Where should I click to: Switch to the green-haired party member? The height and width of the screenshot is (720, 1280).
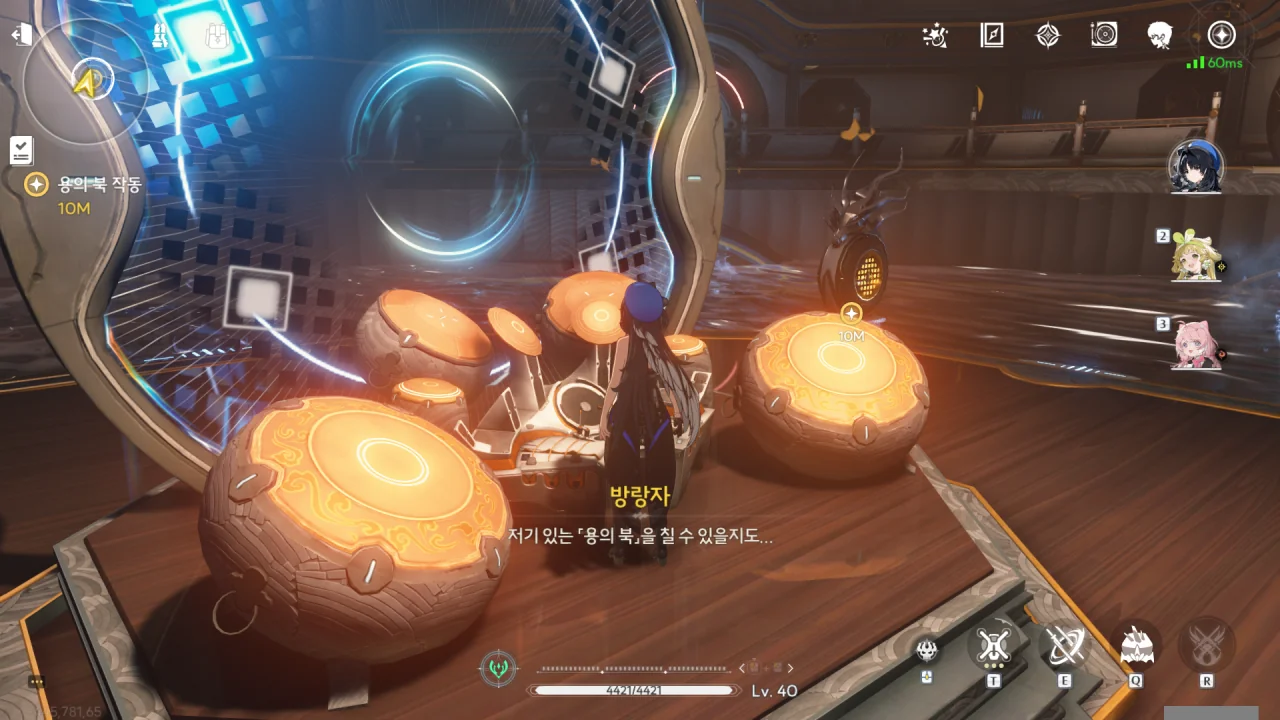click(x=1197, y=258)
